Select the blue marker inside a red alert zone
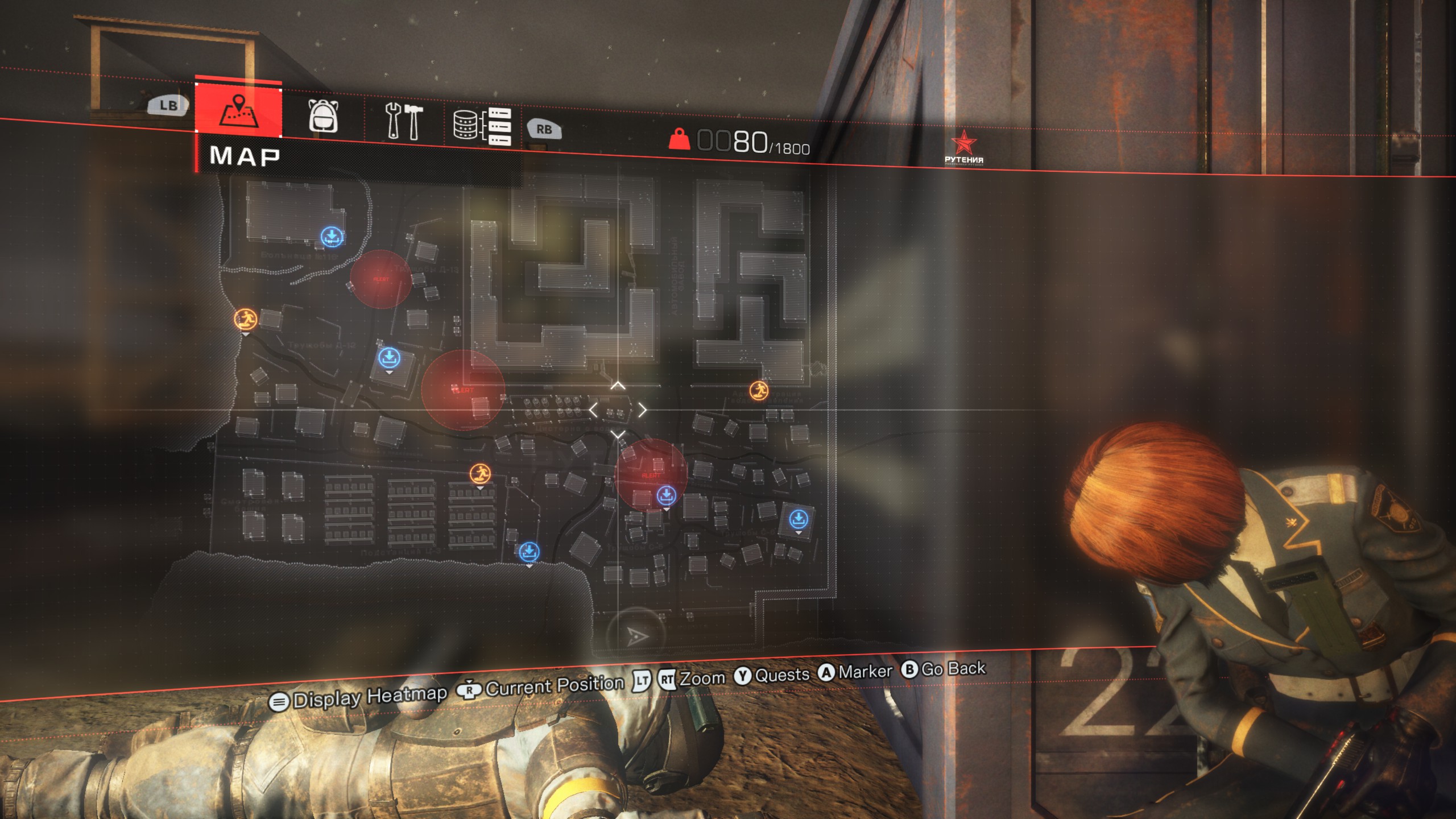This screenshot has height=819, width=1456. [x=666, y=495]
